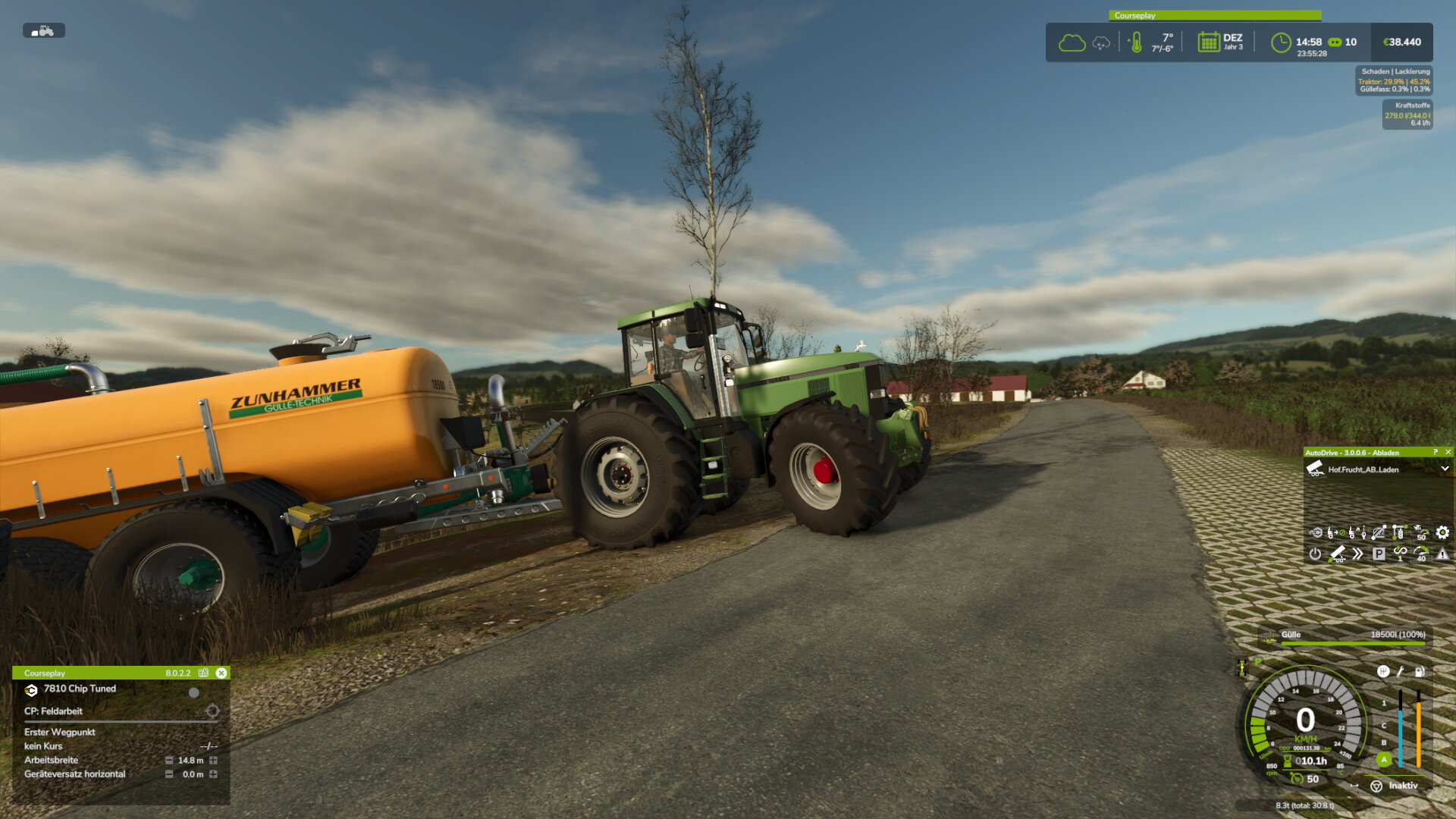Click the AutoDrive parking P icon
Viewport: 1456px width, 819px height.
(x=1379, y=554)
